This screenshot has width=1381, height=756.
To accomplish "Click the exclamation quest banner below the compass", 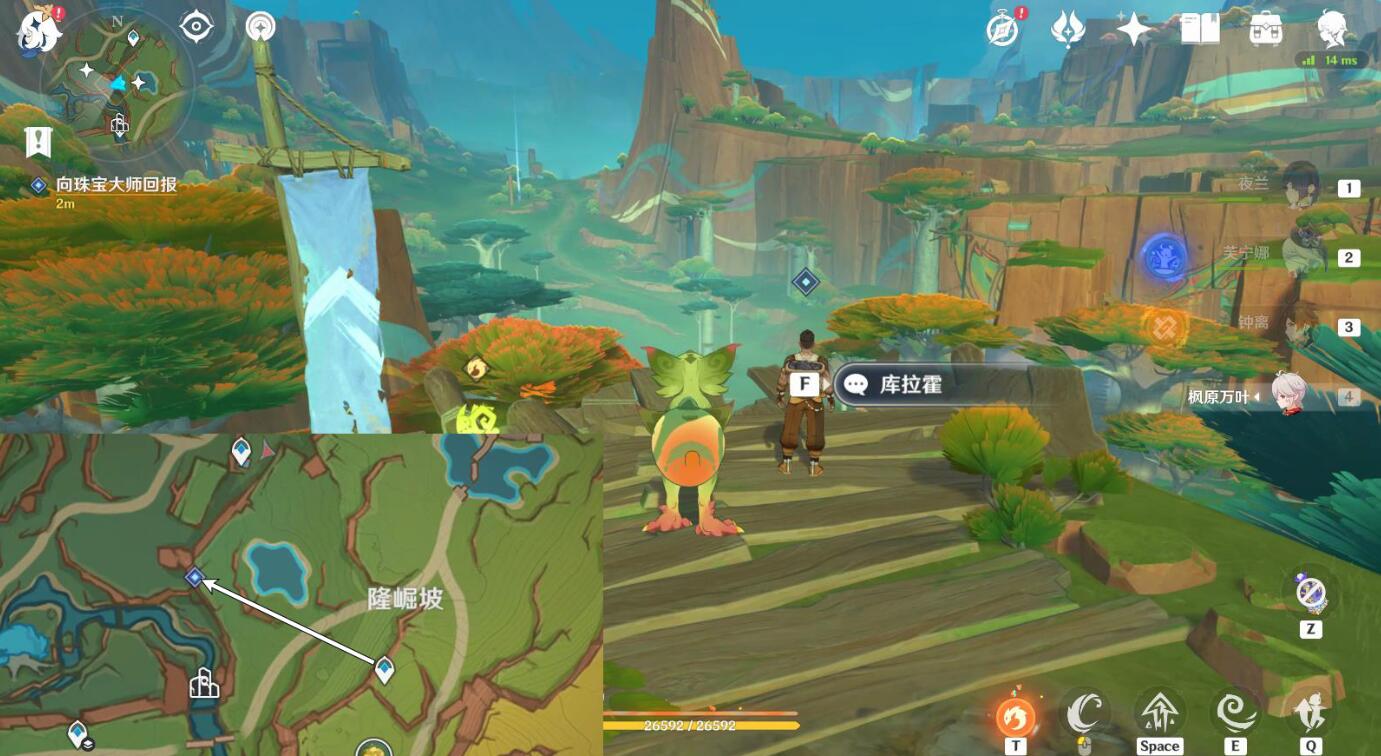I will pyautogui.click(x=37, y=140).
